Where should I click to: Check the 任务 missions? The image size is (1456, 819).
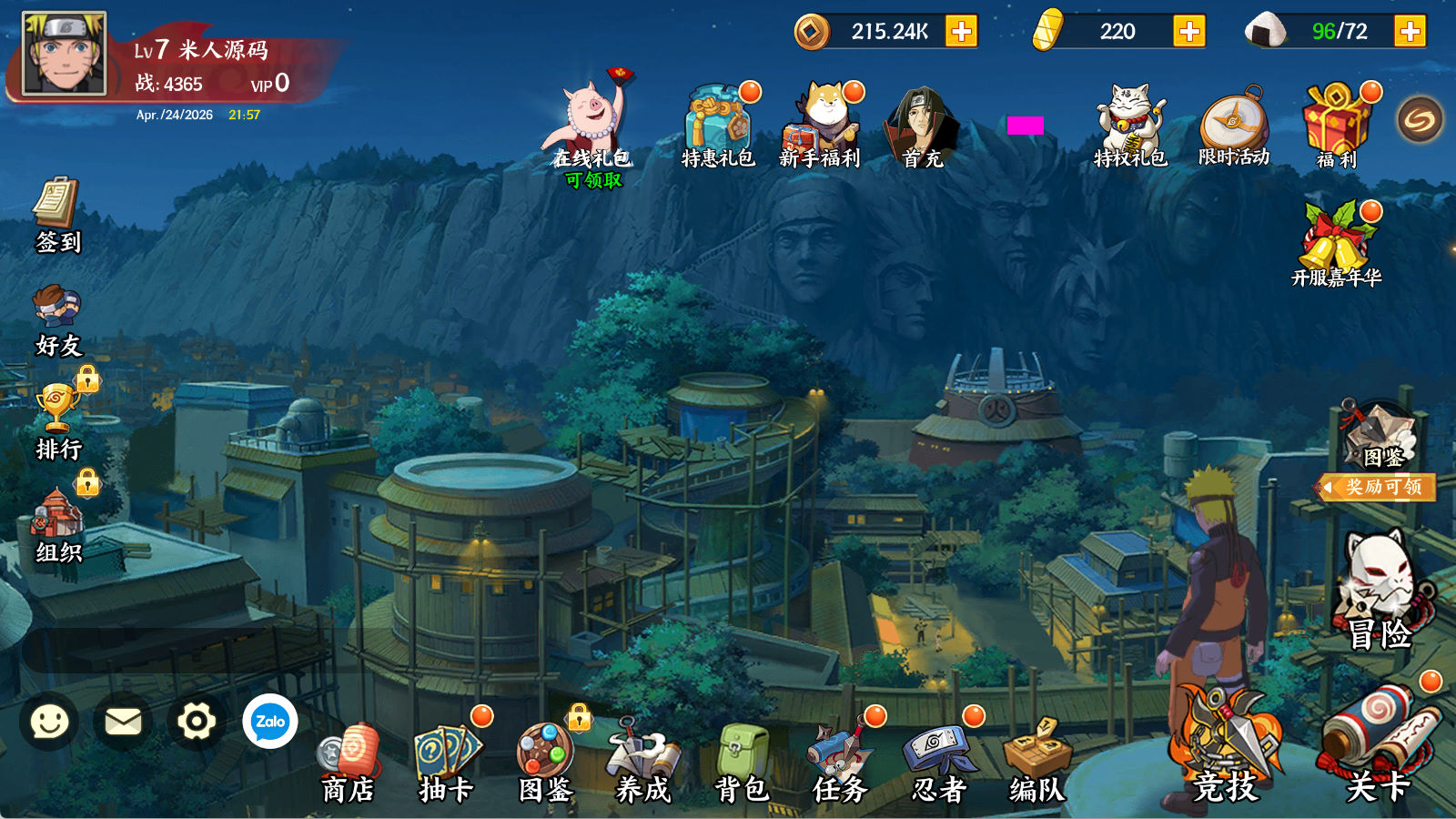840,764
